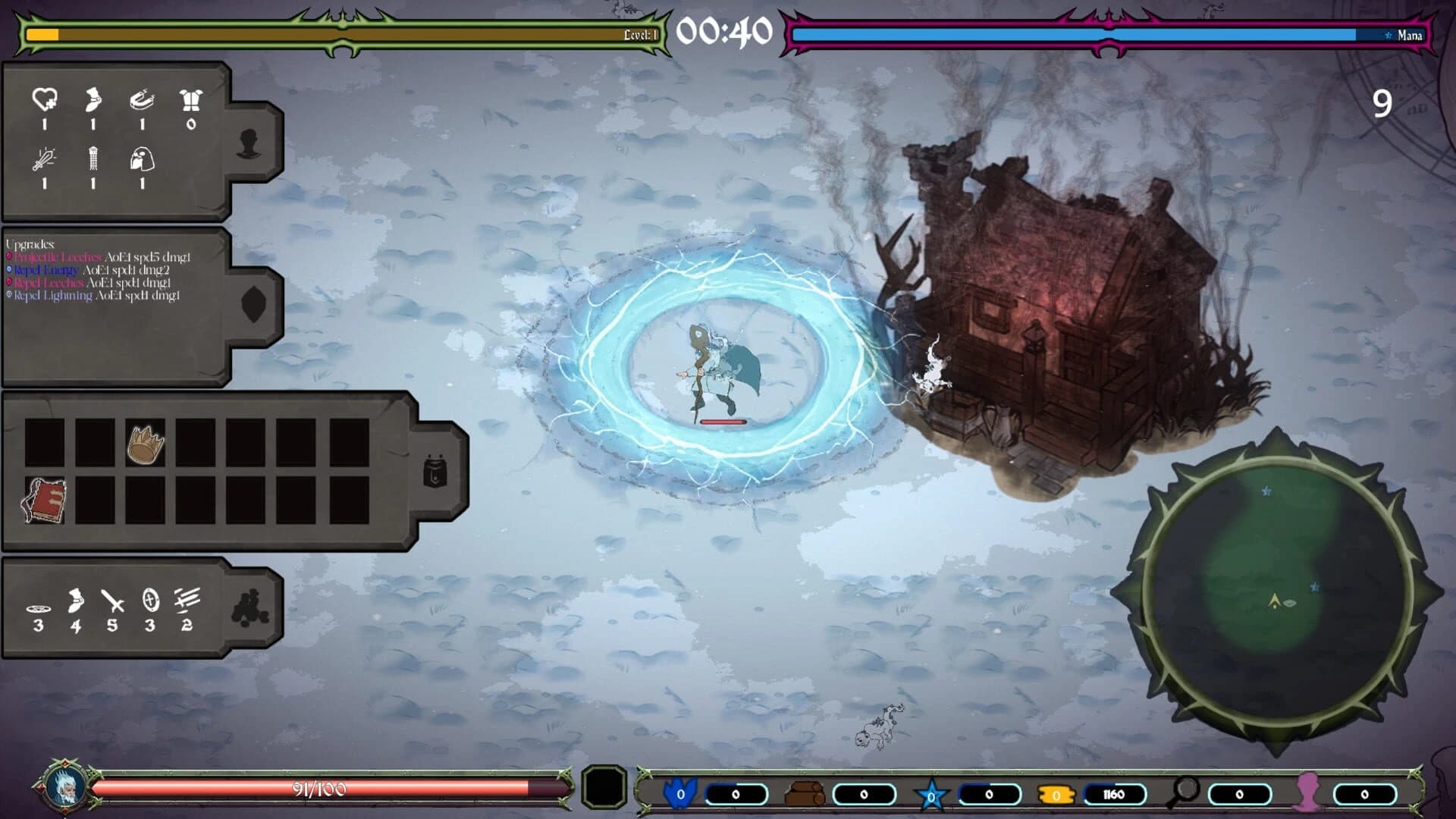Click the crossed sword weapon icon
Viewport: 1456px width, 819px height.
(112, 601)
